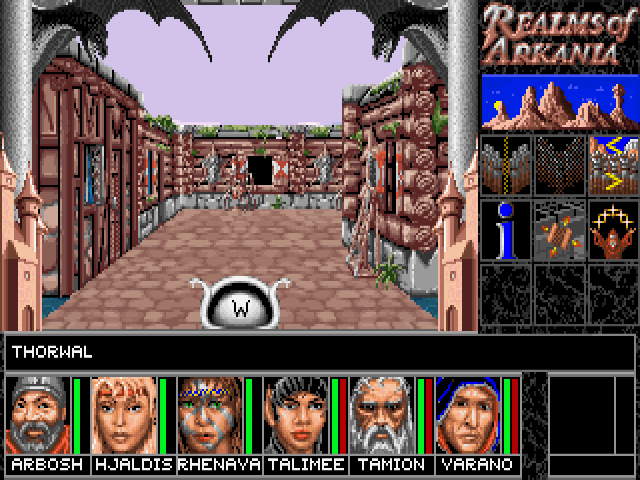Viewport: 640px width, 480px height.
Task: Select Arbosh's portrait
Action: [x=38, y=415]
